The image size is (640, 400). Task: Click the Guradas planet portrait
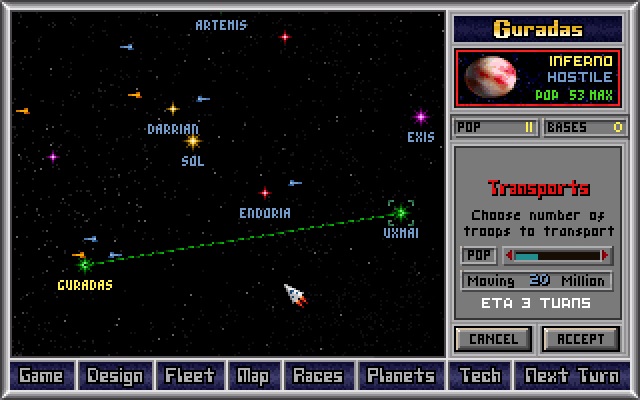[x=491, y=77]
